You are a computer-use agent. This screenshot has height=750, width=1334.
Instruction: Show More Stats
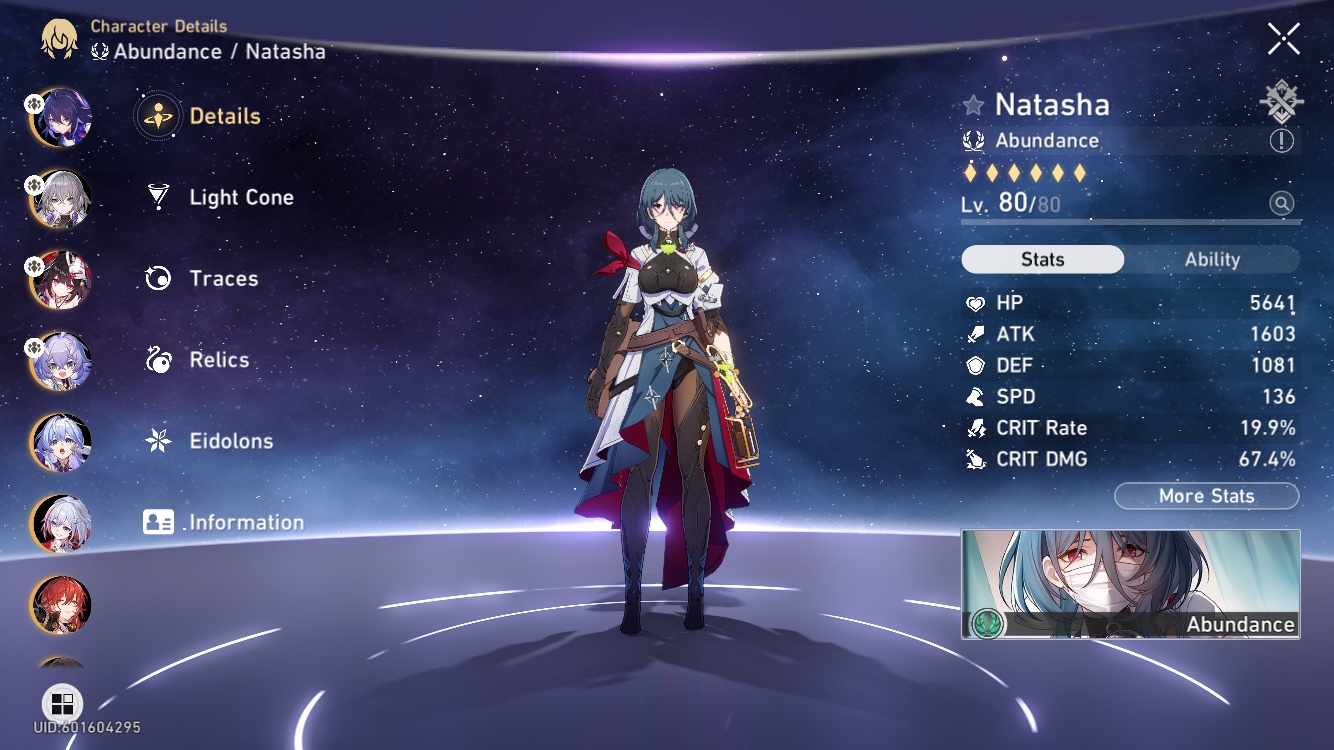pos(1206,496)
